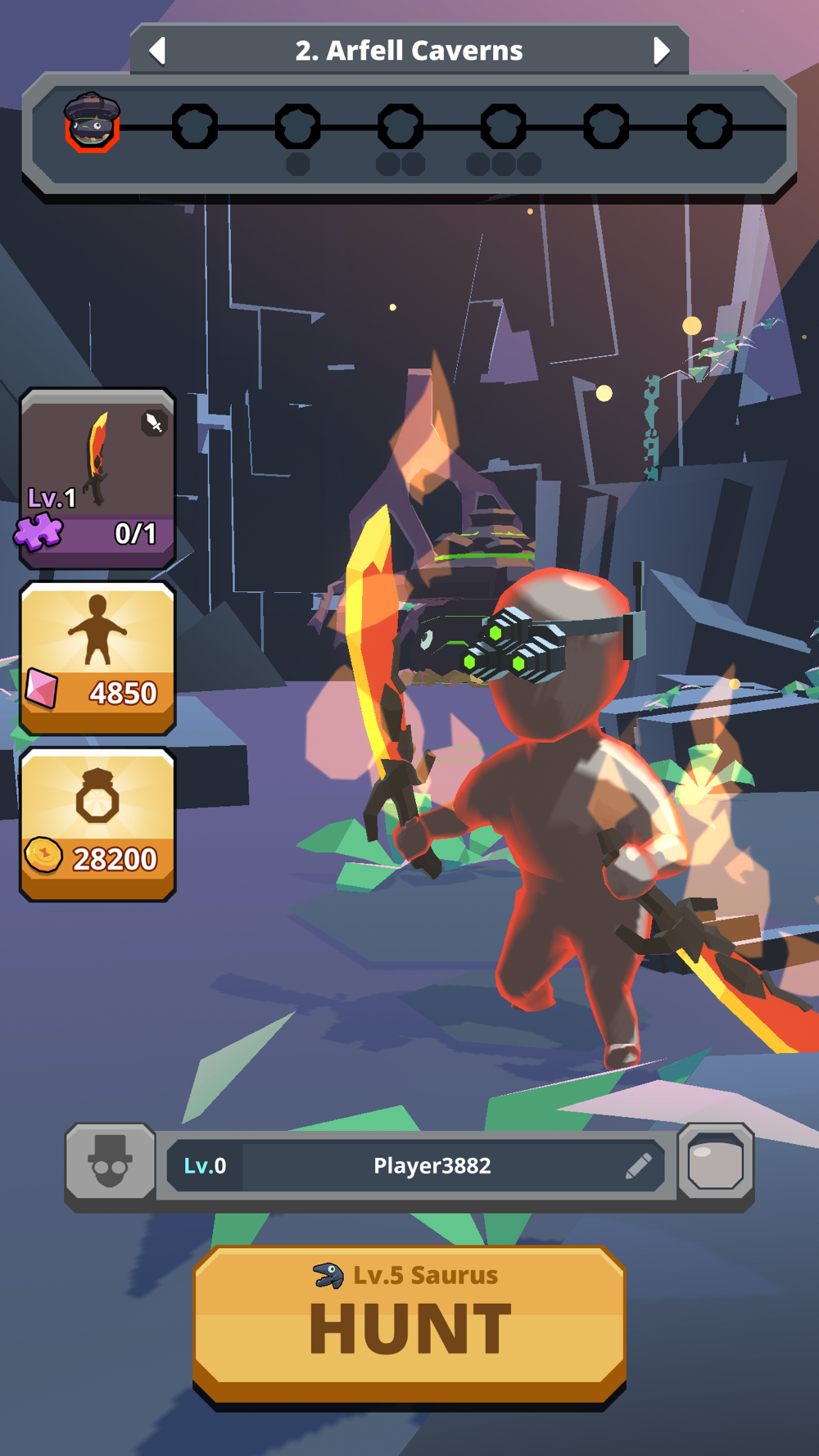
Task: Open the Lv.1 flame sword weapon card
Action: (97, 478)
